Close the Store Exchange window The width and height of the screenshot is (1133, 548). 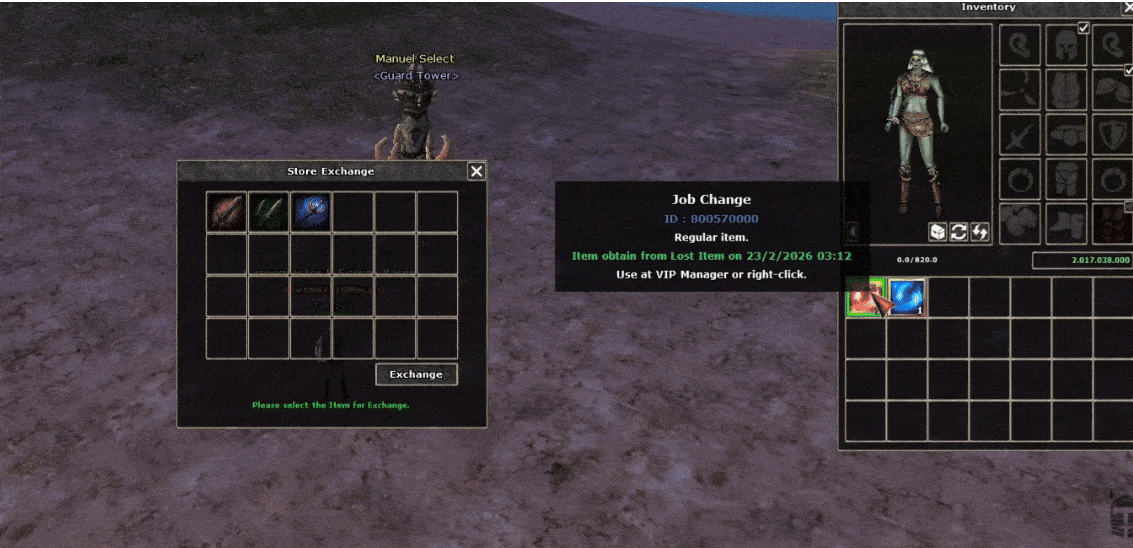point(476,171)
